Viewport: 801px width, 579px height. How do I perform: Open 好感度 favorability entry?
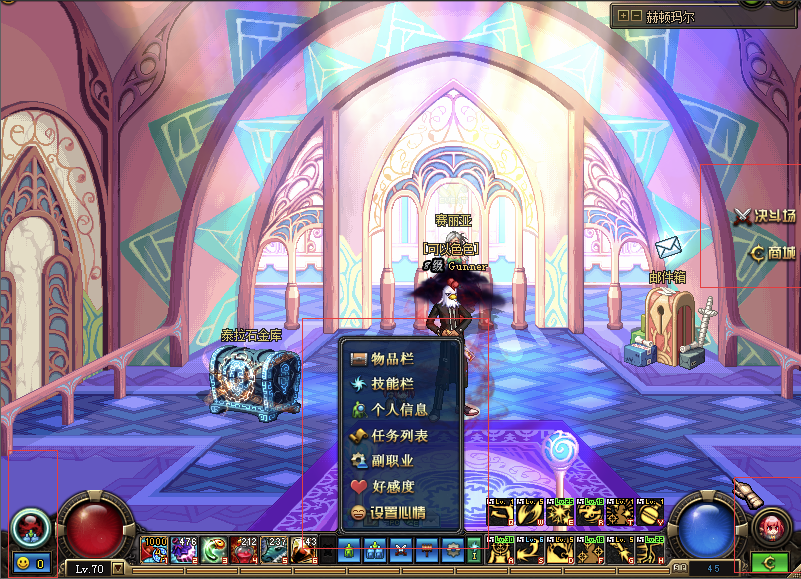pyautogui.click(x=390, y=487)
